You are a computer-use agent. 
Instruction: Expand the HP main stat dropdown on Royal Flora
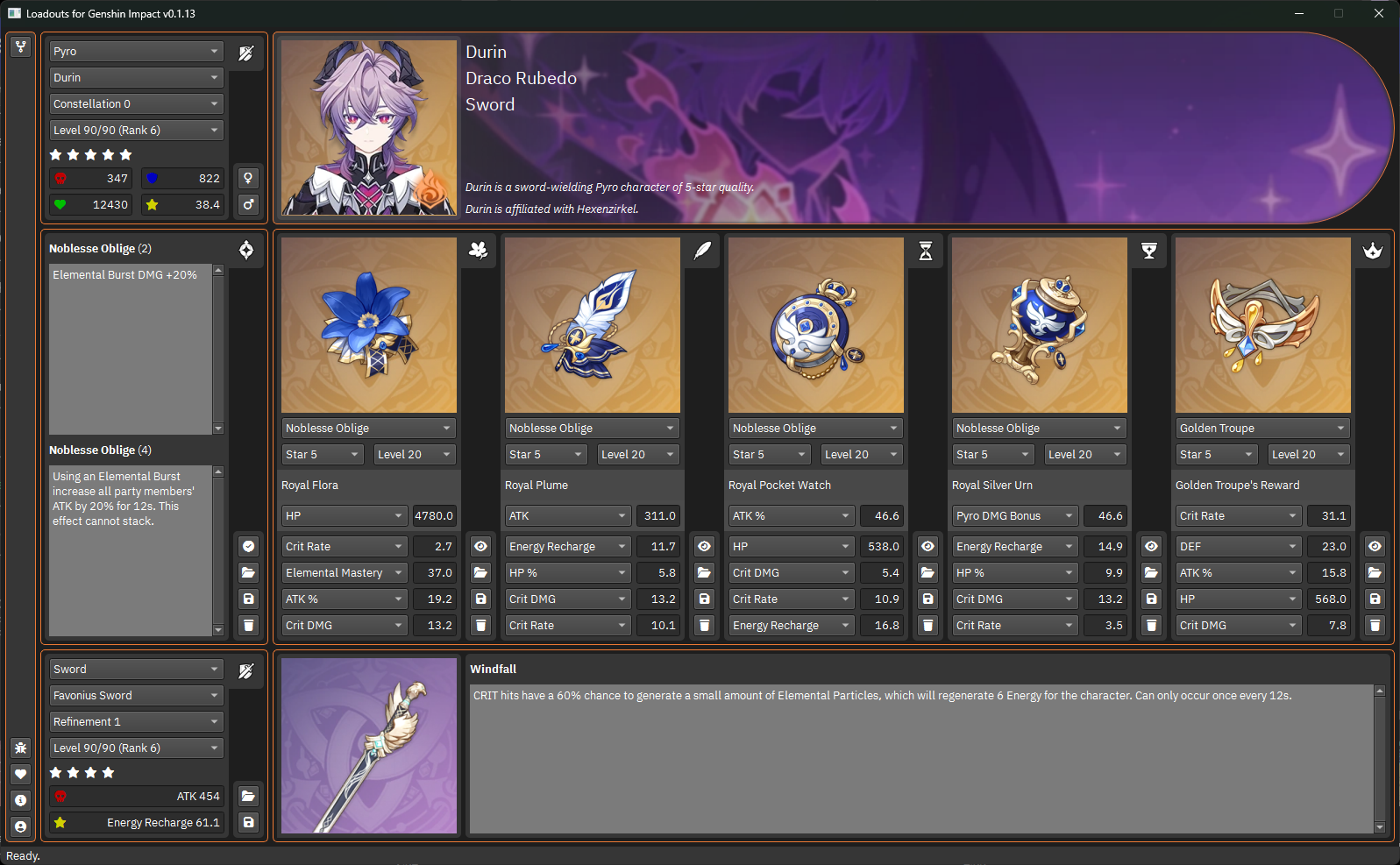pyautogui.click(x=344, y=515)
